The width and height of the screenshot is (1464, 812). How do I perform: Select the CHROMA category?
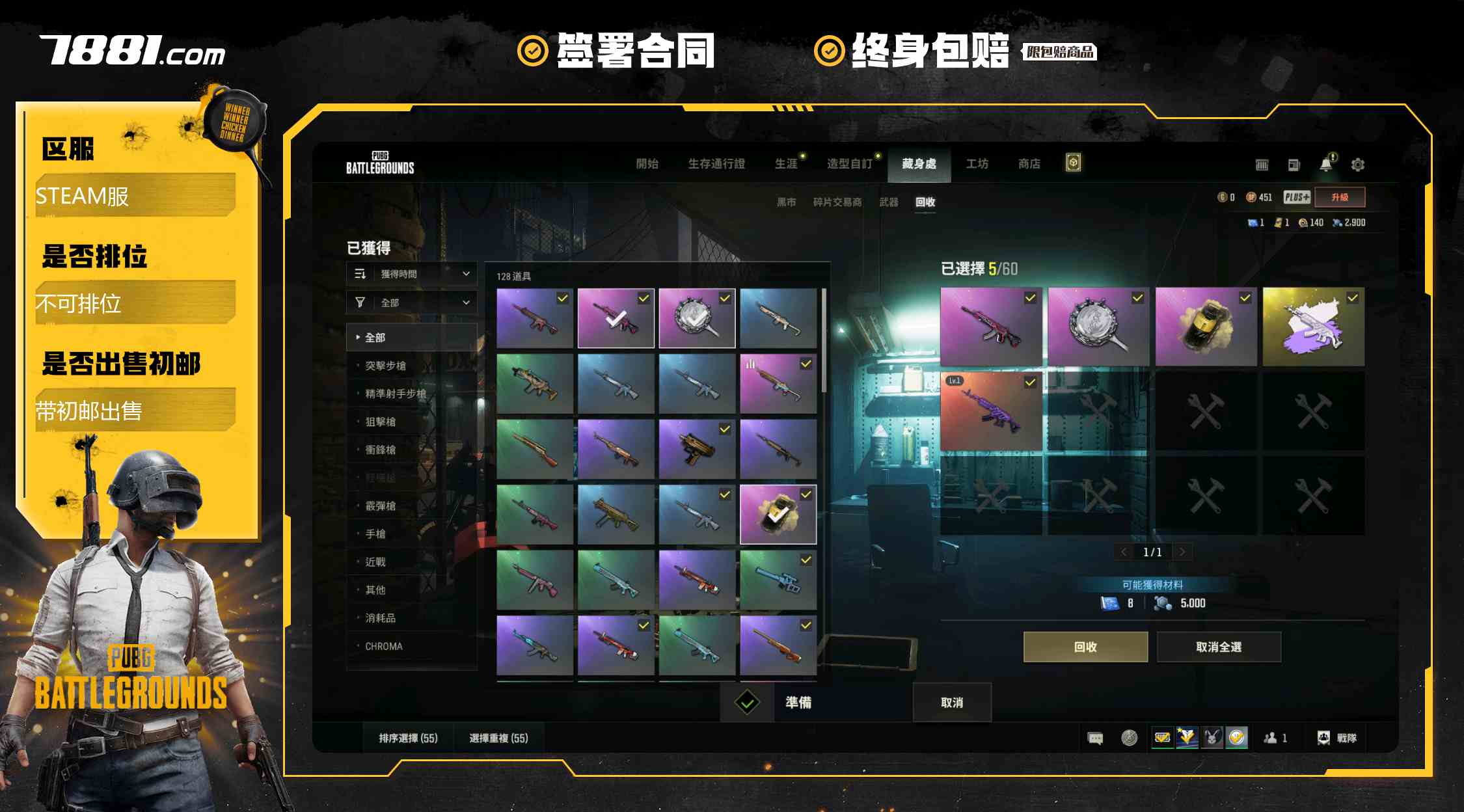[x=383, y=646]
